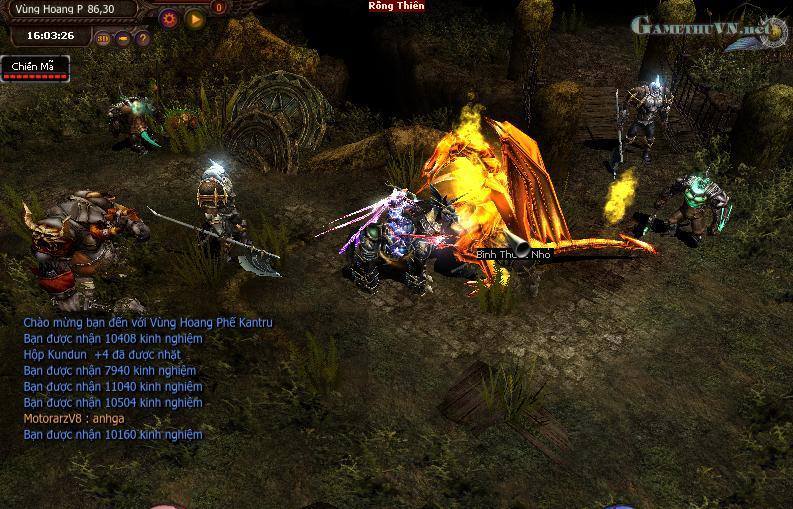This screenshot has height=509, width=793.
Task: Open the question mark help button
Action: 142,39
